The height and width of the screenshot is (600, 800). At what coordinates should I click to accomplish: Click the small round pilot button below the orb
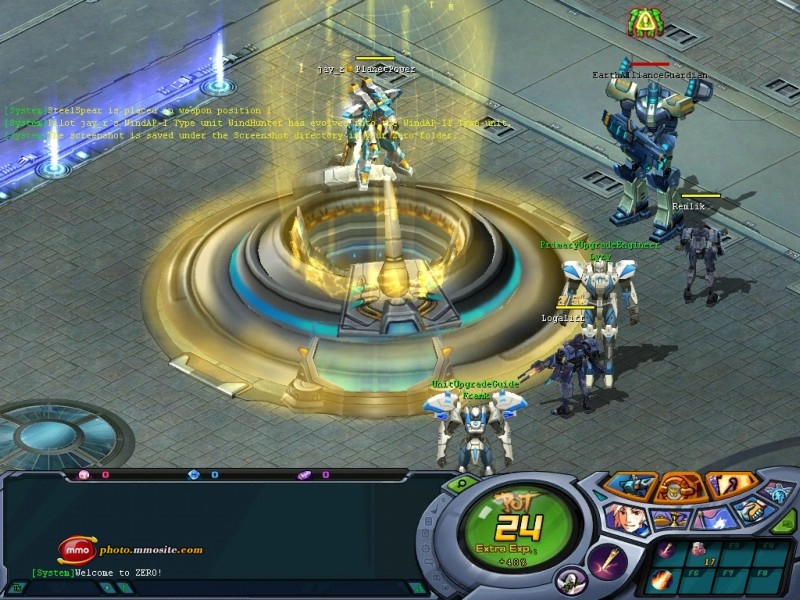tap(571, 578)
